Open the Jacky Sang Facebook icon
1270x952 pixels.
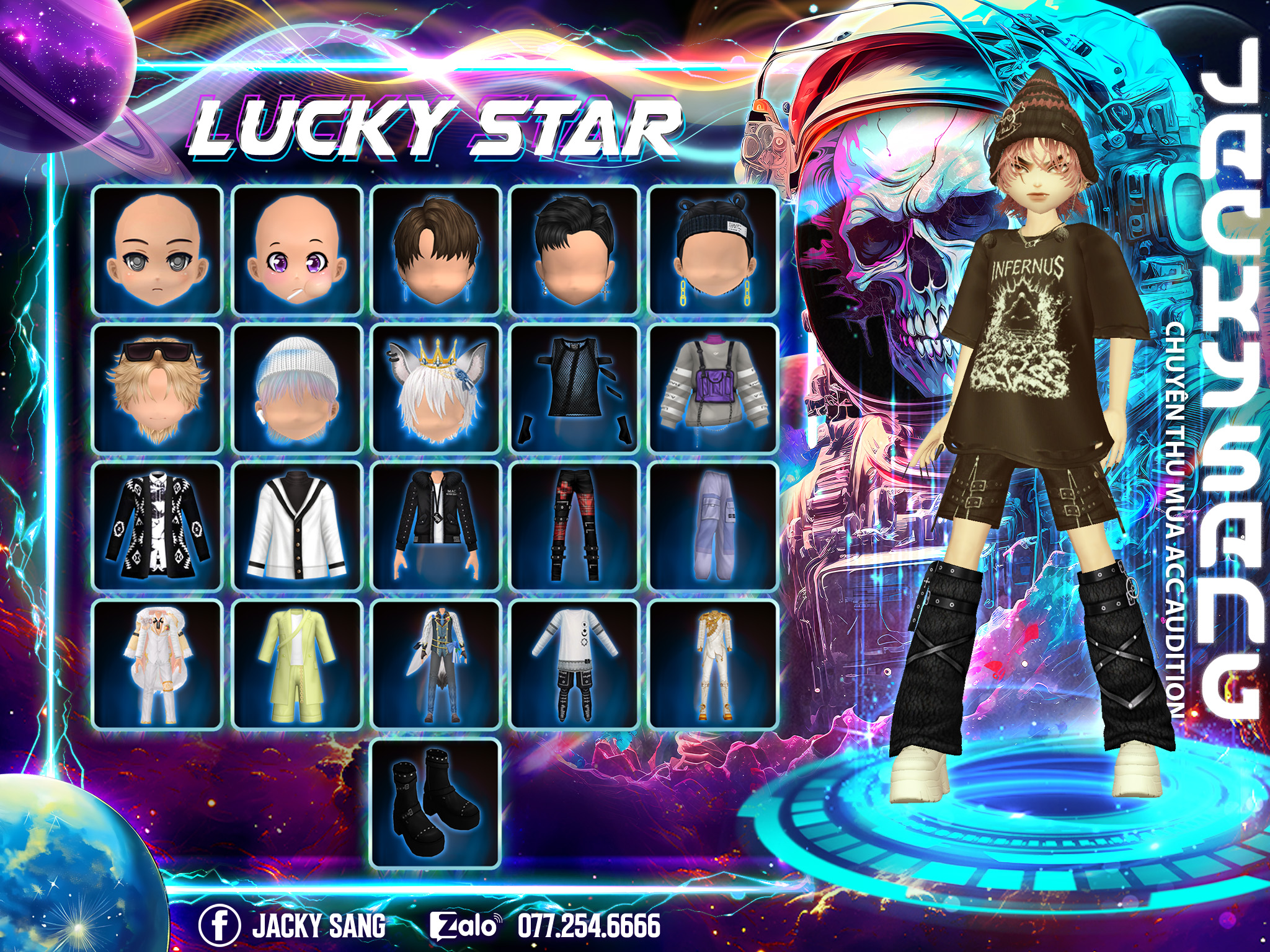pos(220,925)
